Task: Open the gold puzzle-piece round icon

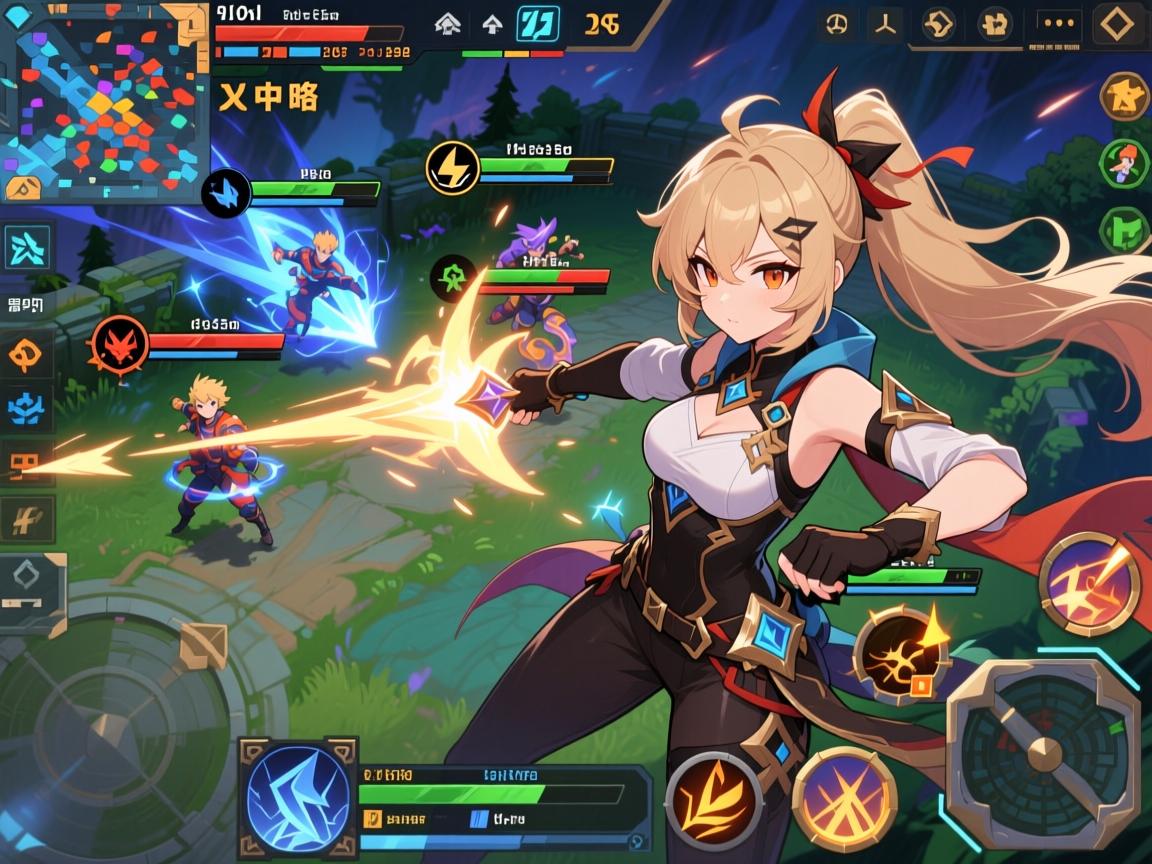Action: (x=1124, y=96)
